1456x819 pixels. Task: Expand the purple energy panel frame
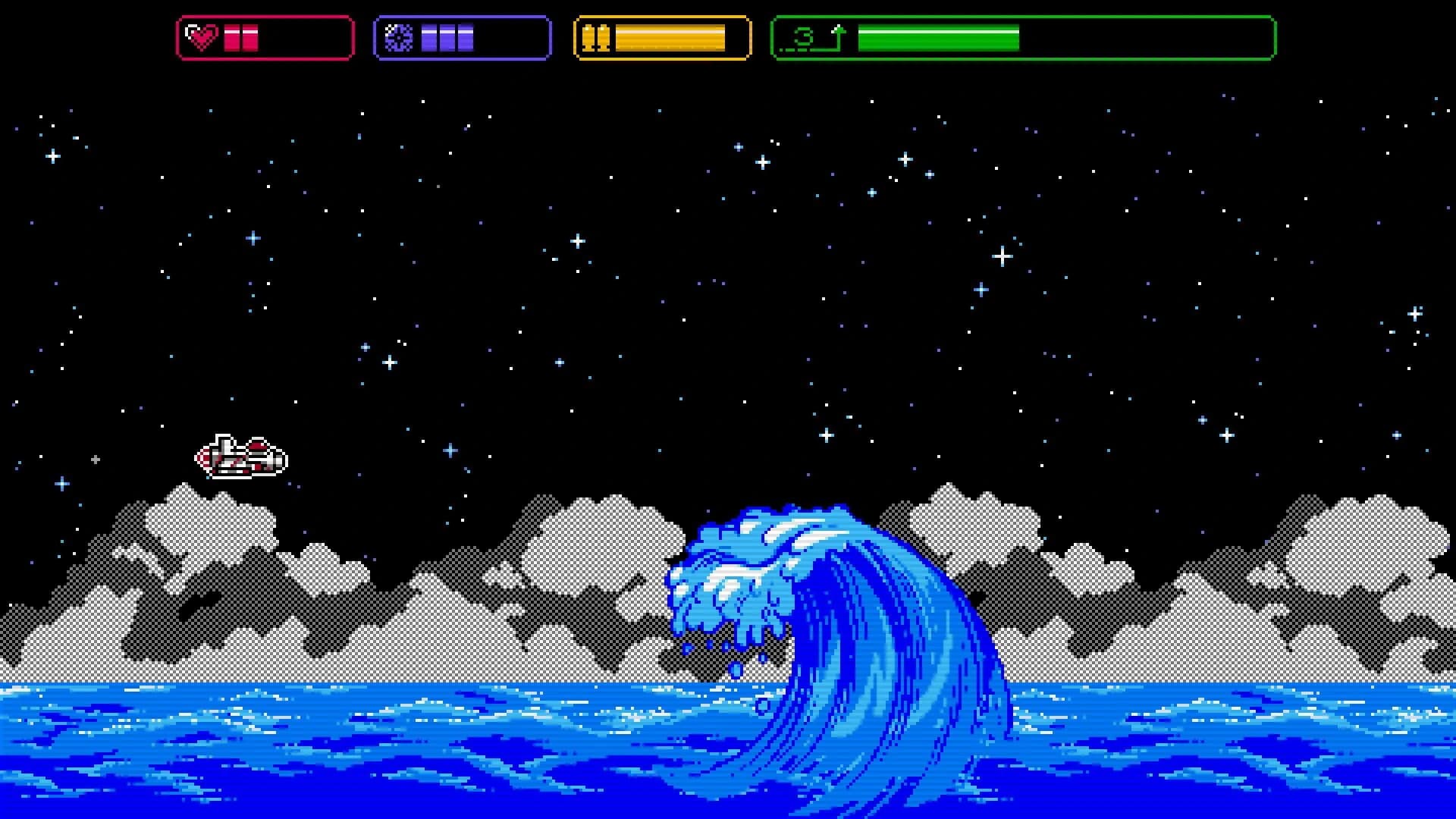coord(462,35)
